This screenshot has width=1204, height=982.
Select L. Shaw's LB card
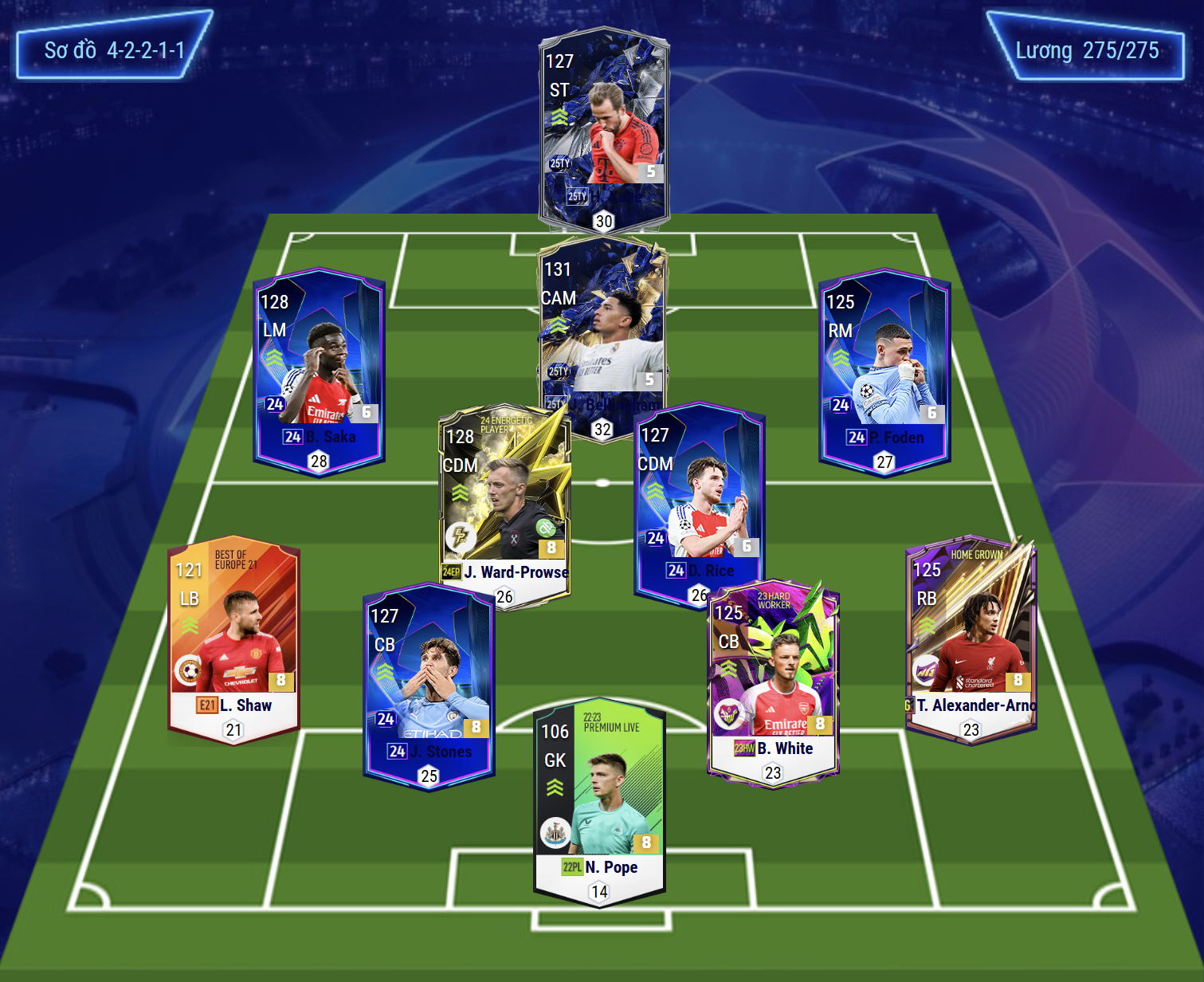[x=233, y=638]
